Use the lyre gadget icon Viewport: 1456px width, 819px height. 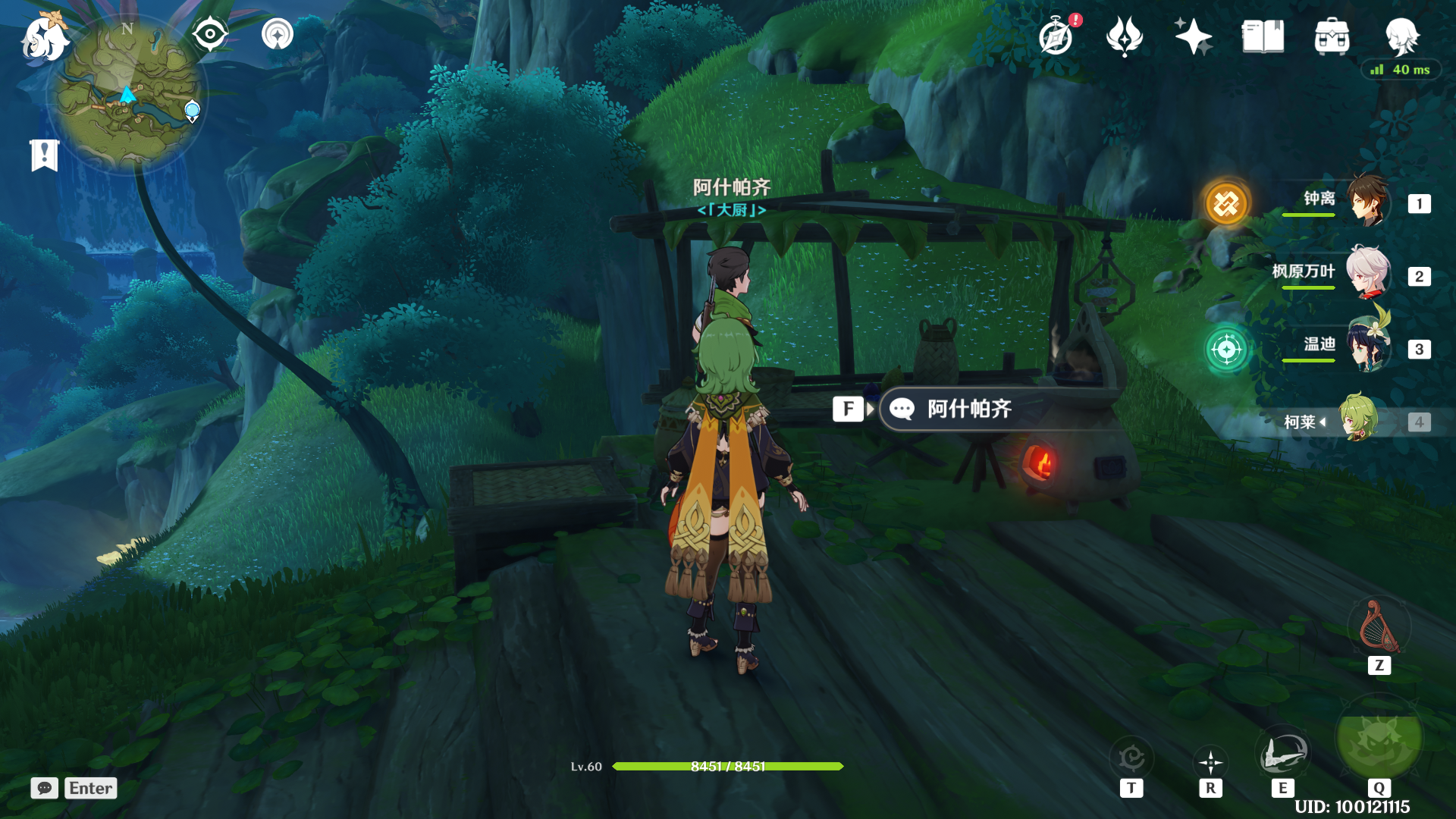pos(1379,628)
